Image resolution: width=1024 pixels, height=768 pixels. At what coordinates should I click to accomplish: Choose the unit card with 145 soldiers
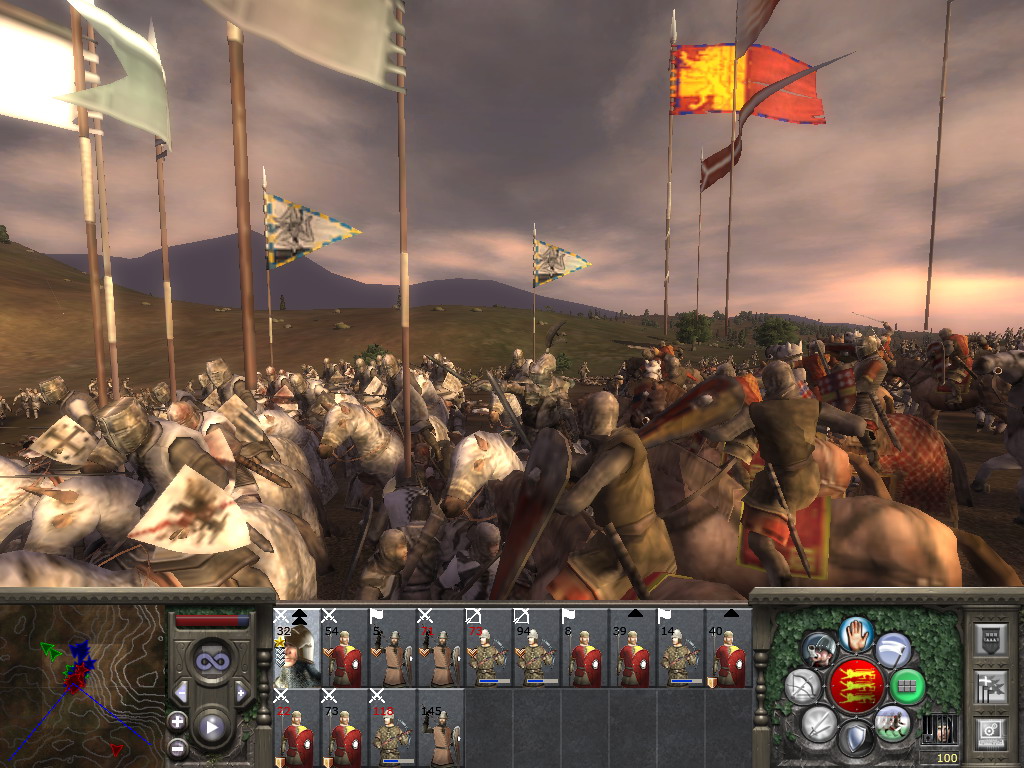(441, 728)
